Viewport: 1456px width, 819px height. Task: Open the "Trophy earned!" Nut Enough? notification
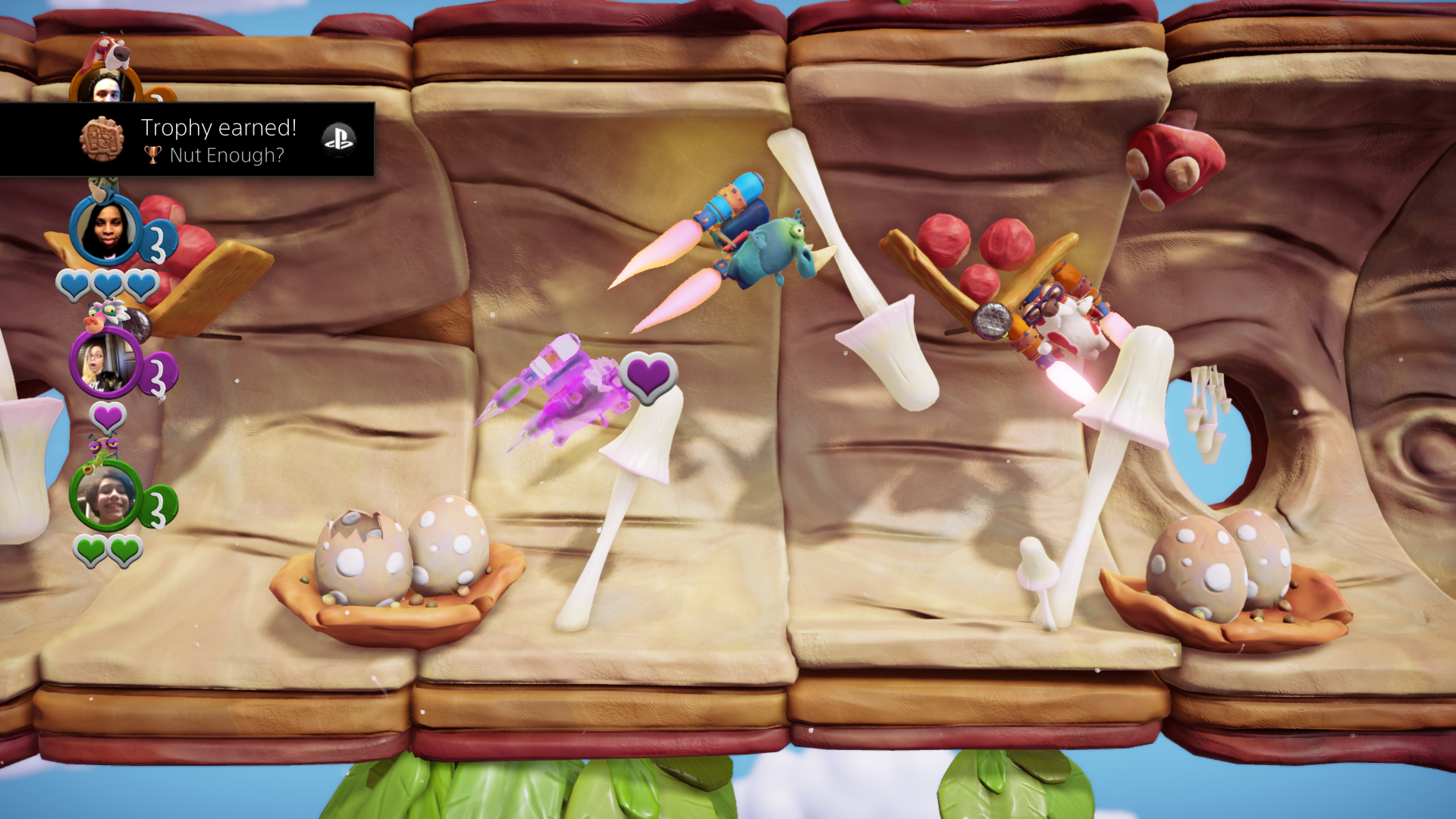point(218,140)
